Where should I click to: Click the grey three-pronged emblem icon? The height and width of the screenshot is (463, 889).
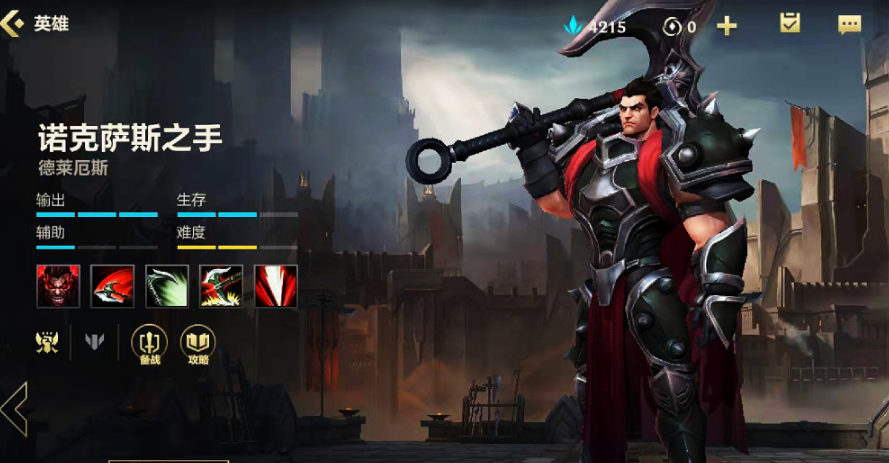[x=95, y=342]
